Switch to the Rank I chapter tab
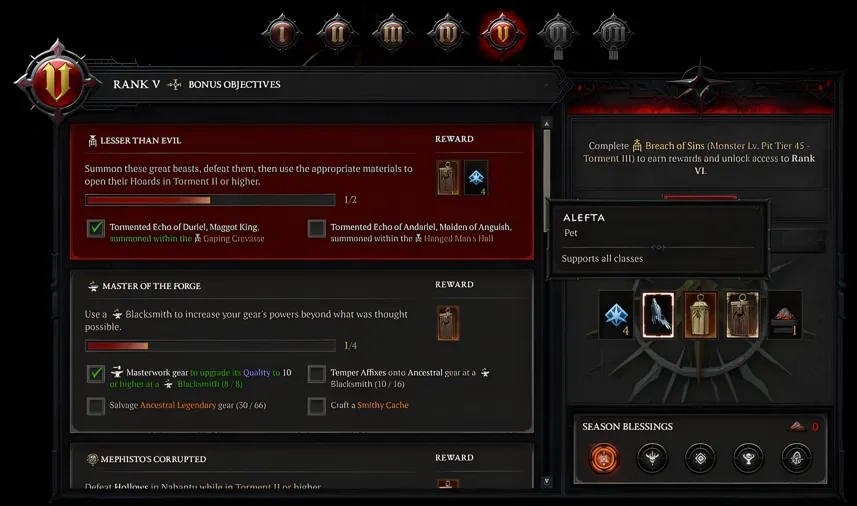The image size is (857, 506). (282, 33)
